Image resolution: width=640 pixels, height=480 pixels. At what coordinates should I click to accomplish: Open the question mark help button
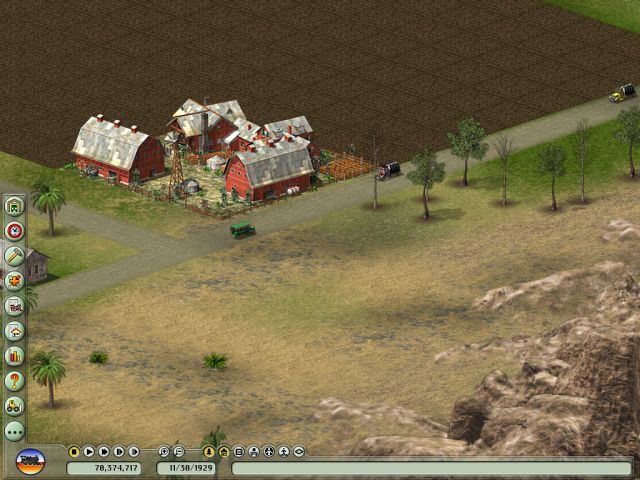pos(14,380)
